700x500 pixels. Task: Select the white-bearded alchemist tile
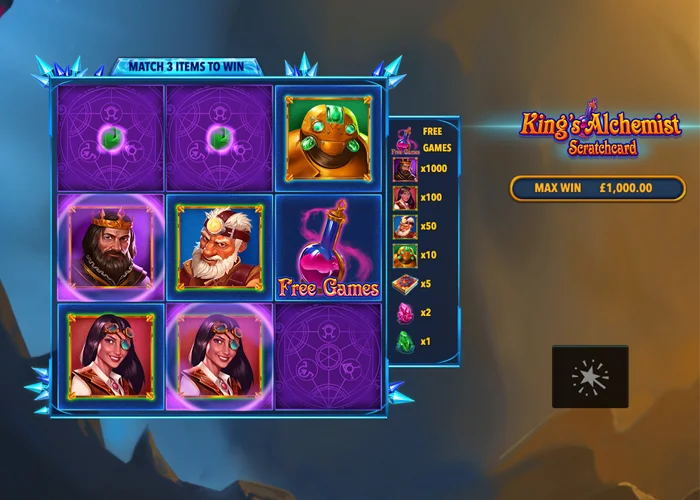[x=219, y=247]
